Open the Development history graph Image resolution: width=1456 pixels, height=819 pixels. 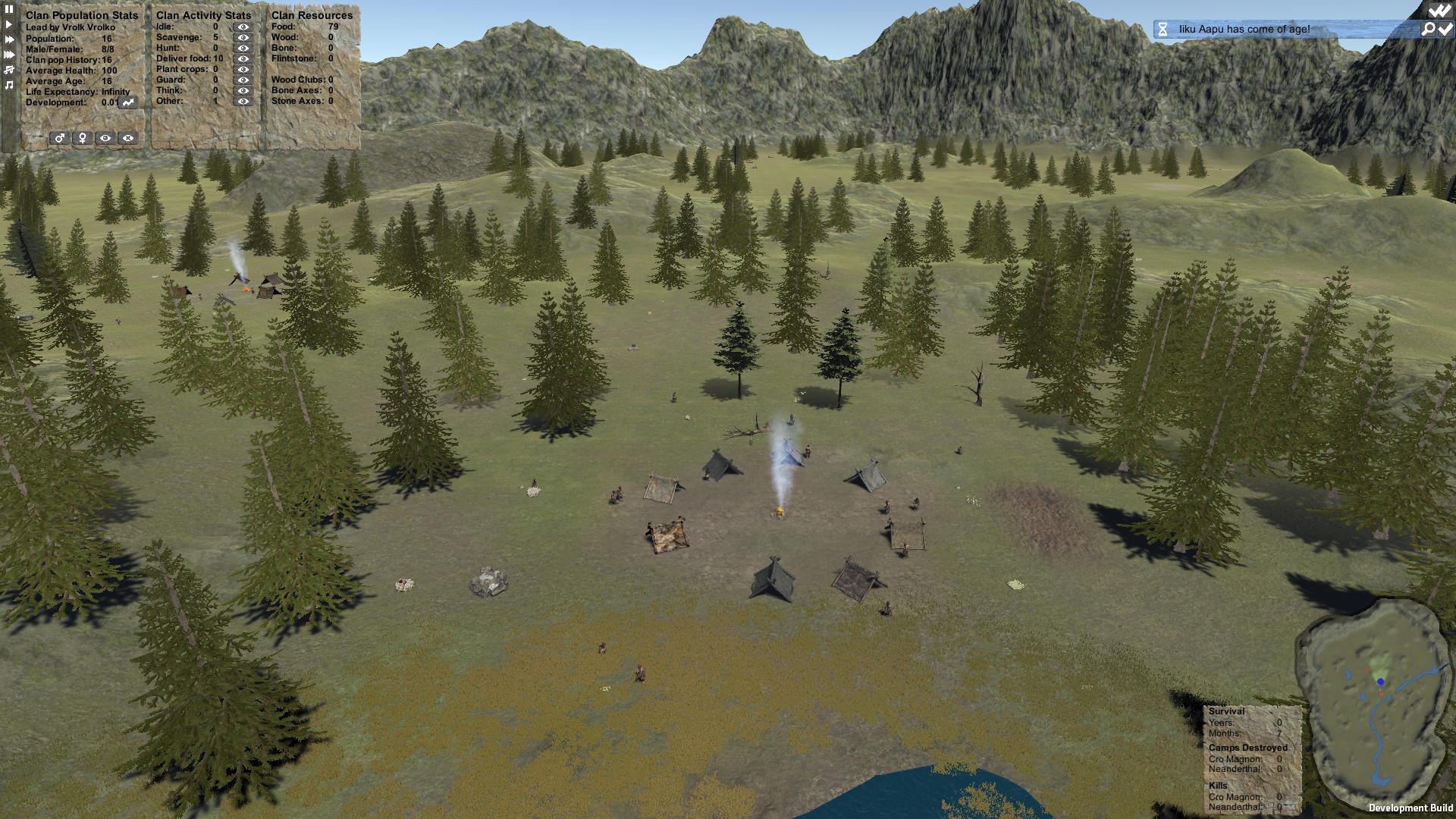[x=127, y=103]
